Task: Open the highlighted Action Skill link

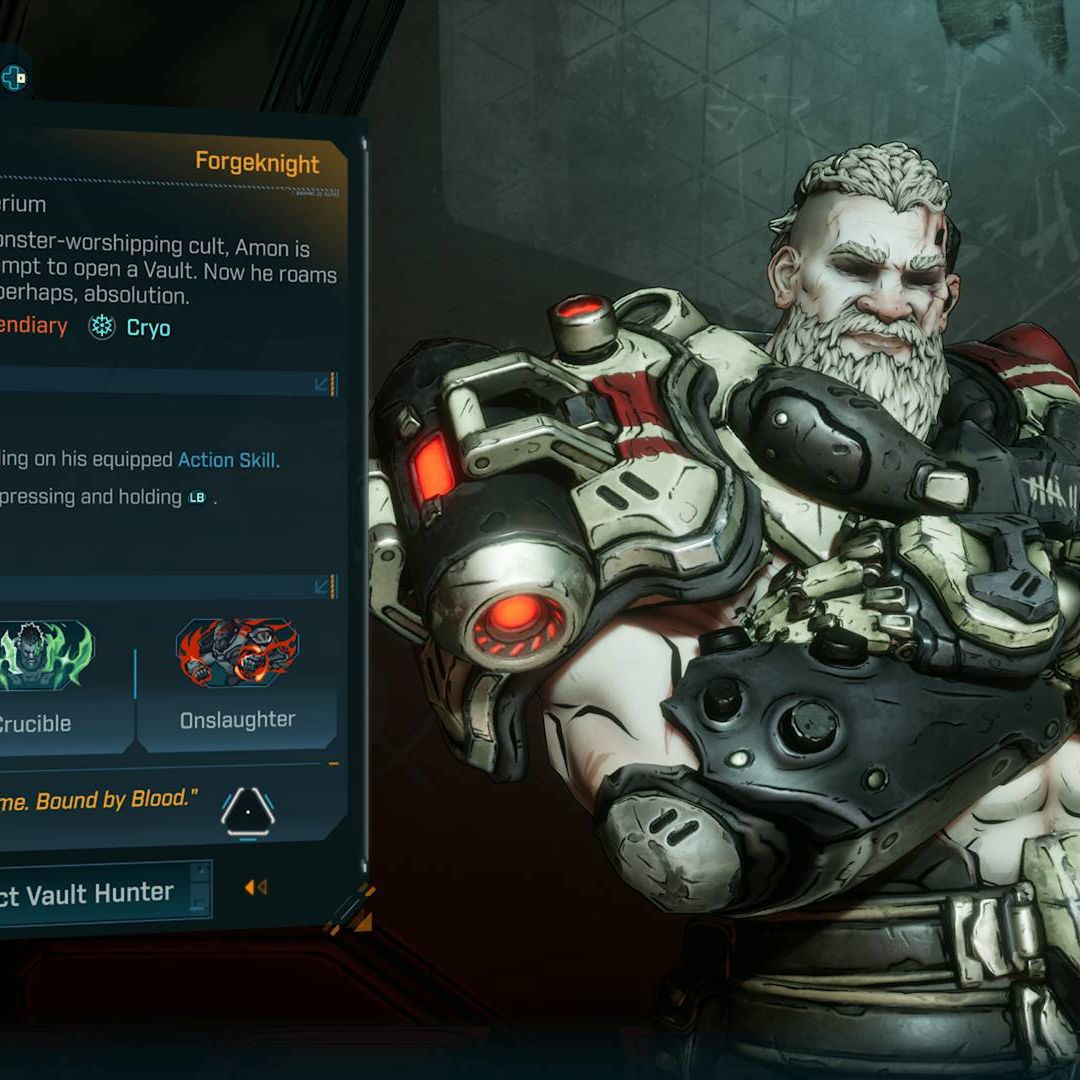Action: pos(226,460)
